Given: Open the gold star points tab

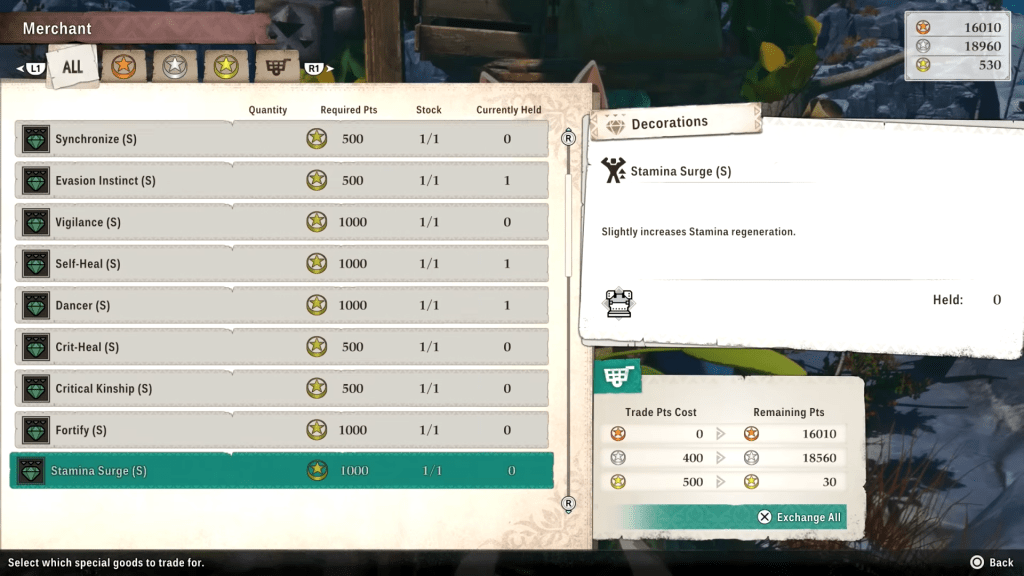Looking at the screenshot, I should click(225, 67).
